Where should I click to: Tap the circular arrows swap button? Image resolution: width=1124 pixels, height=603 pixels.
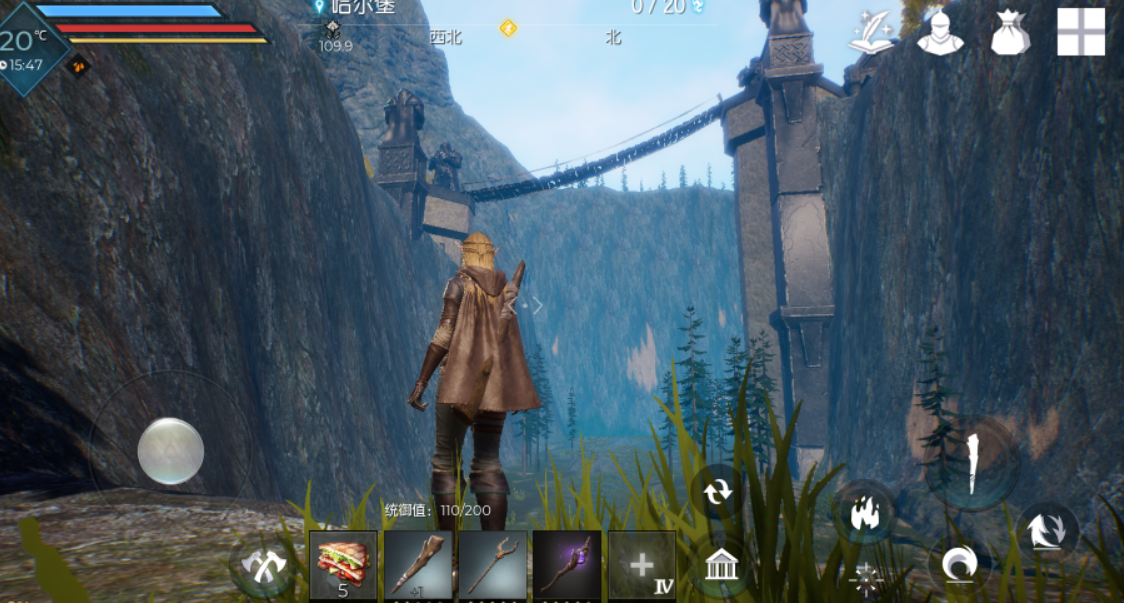(717, 492)
